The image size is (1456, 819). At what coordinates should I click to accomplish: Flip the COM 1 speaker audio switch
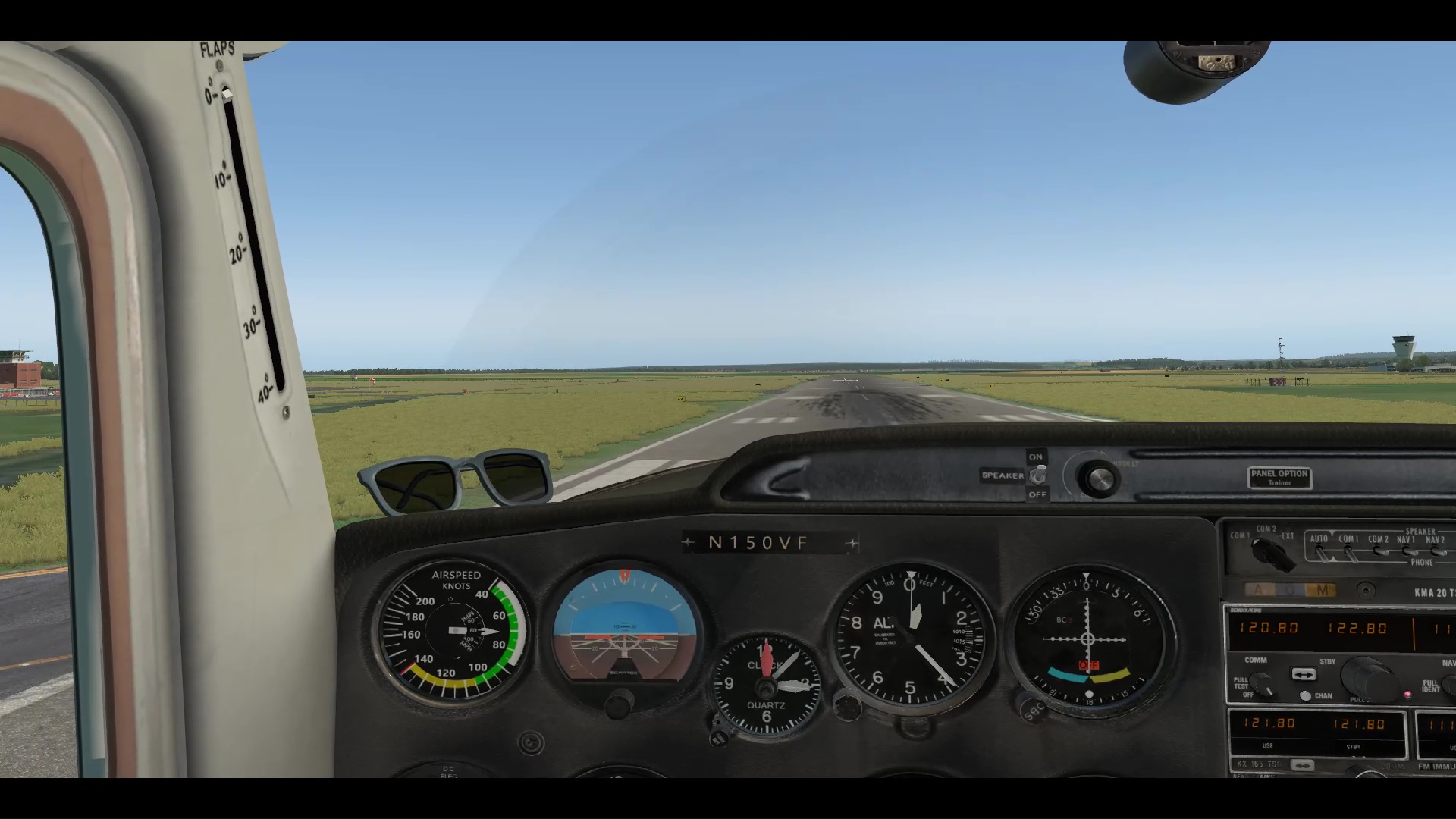[x=1351, y=555]
